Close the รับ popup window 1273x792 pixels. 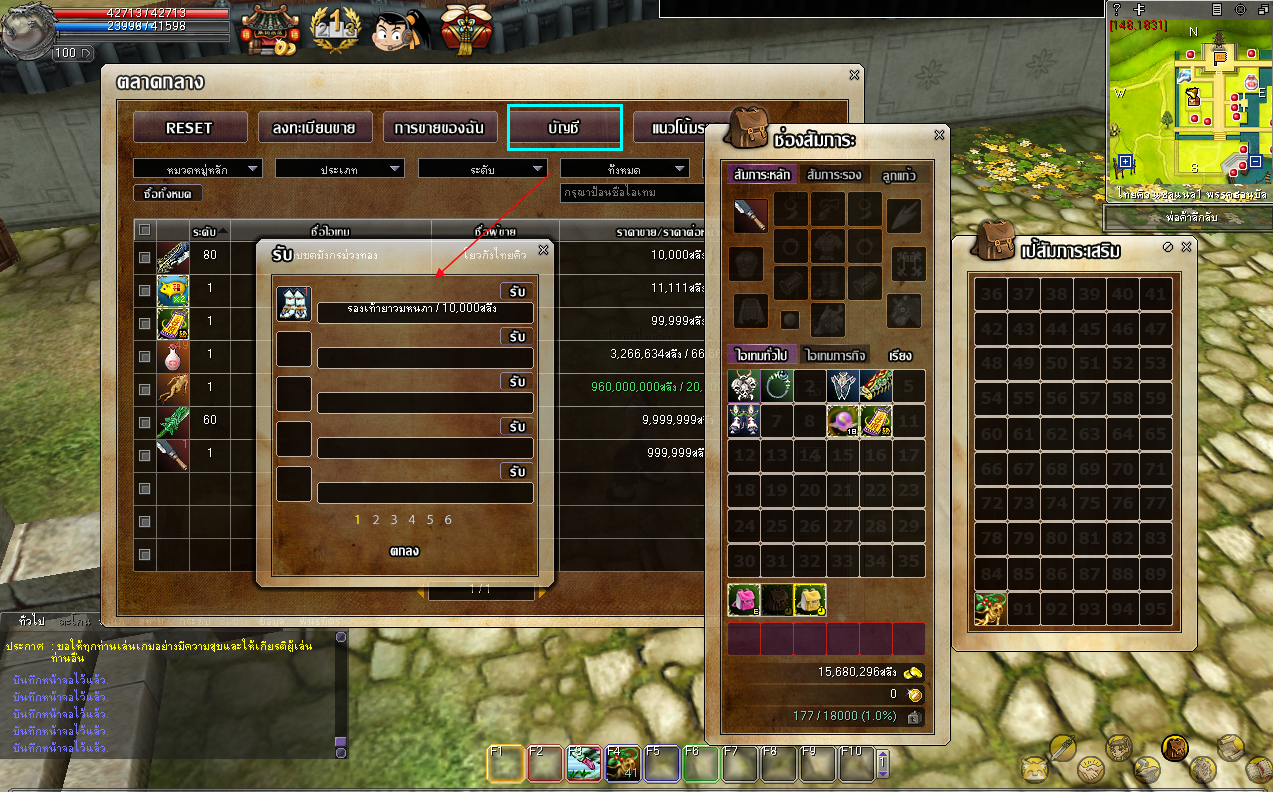coord(543,250)
